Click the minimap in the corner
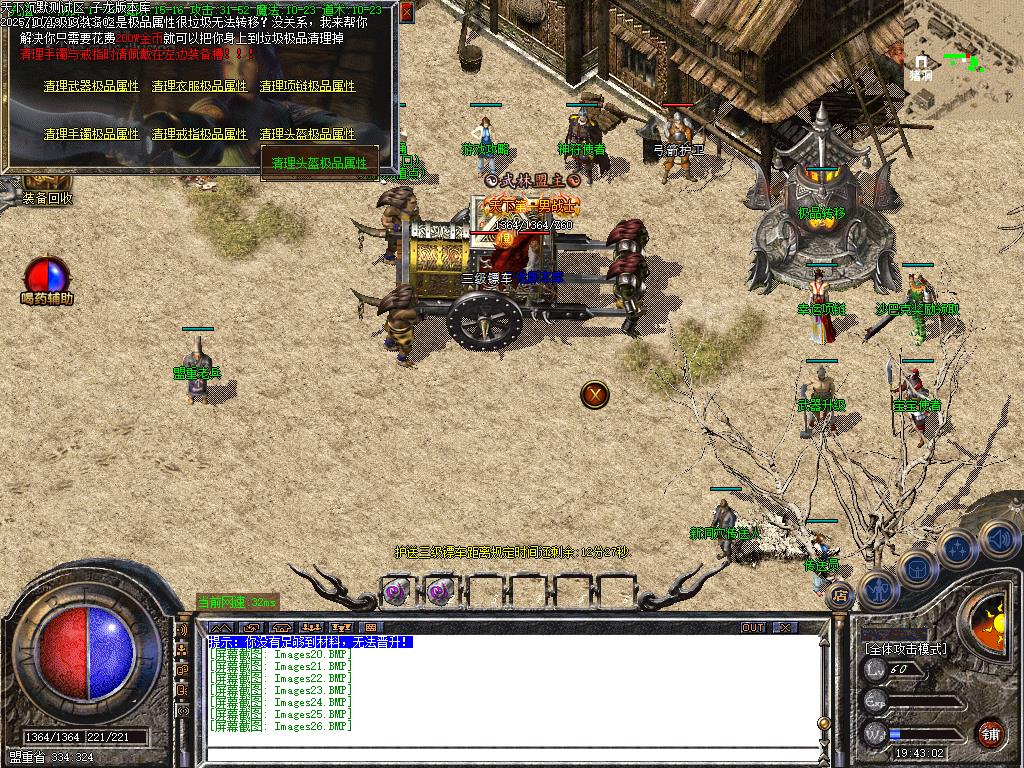This screenshot has height=768, width=1024. 962,60
